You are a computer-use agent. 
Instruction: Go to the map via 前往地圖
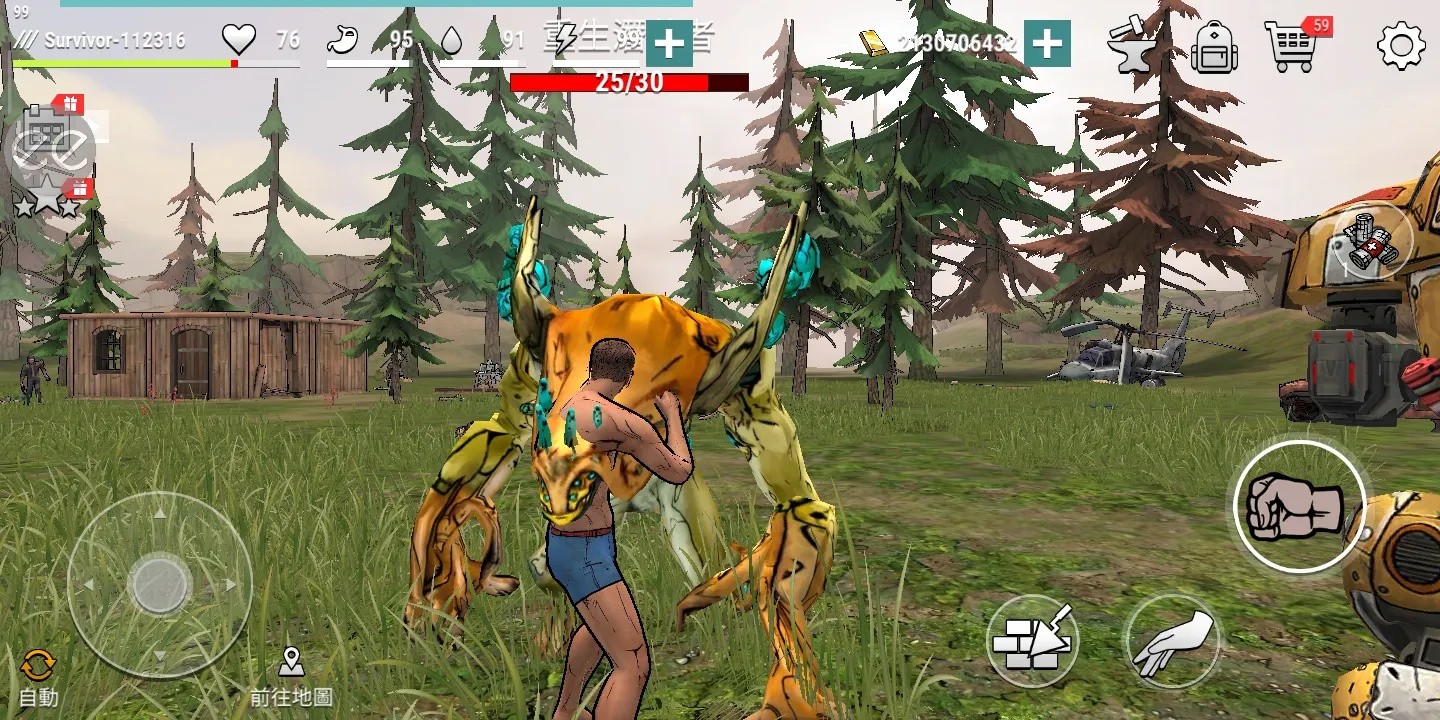291,677
